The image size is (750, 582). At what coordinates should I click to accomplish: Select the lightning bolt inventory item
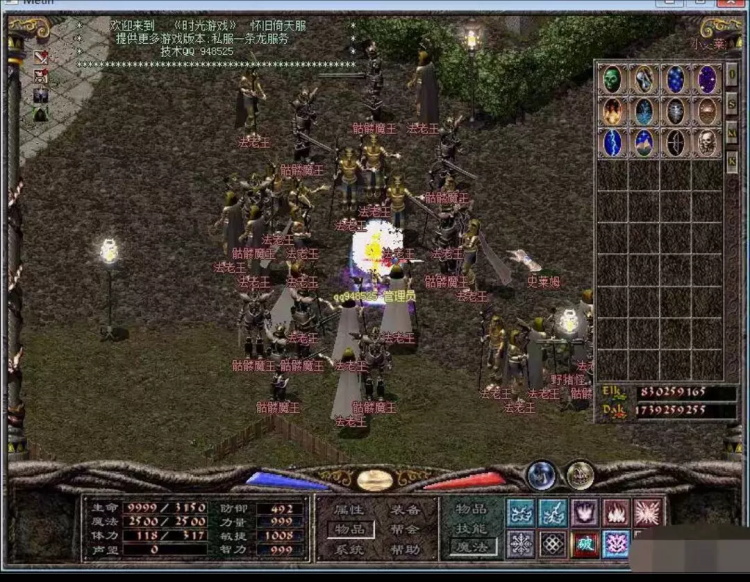coord(612,143)
